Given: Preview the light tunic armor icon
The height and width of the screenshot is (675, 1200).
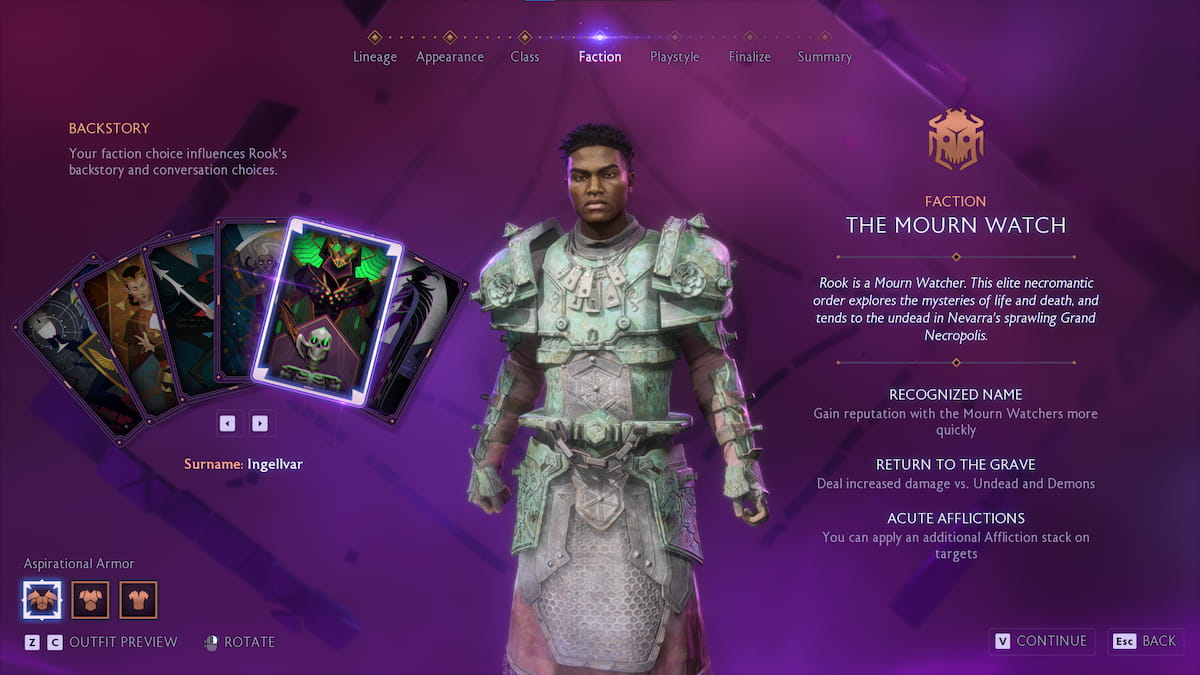Looking at the screenshot, I should click(x=138, y=600).
